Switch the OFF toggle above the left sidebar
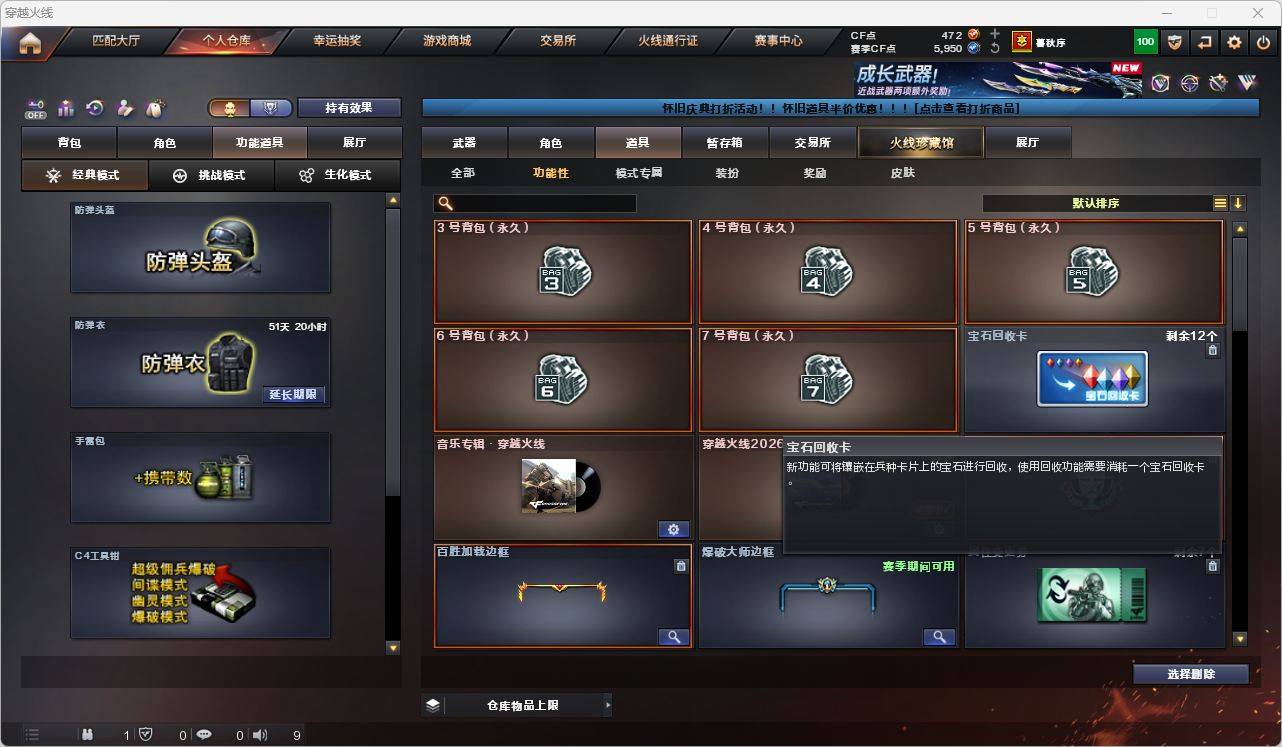Screen dimensions: 1282x747 38,110
